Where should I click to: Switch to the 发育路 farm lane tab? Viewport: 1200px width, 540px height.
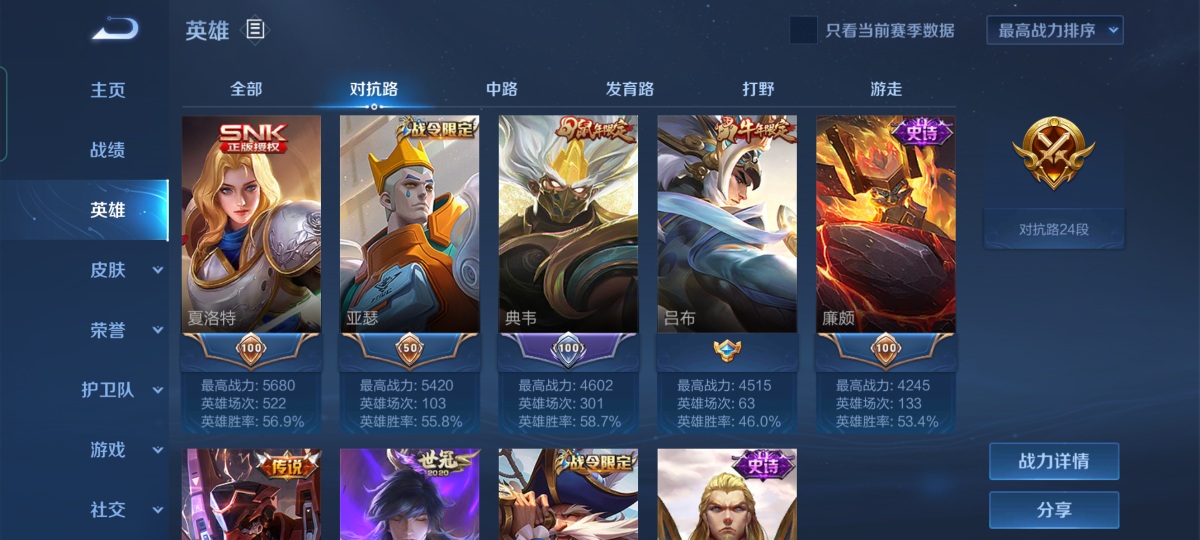point(630,89)
